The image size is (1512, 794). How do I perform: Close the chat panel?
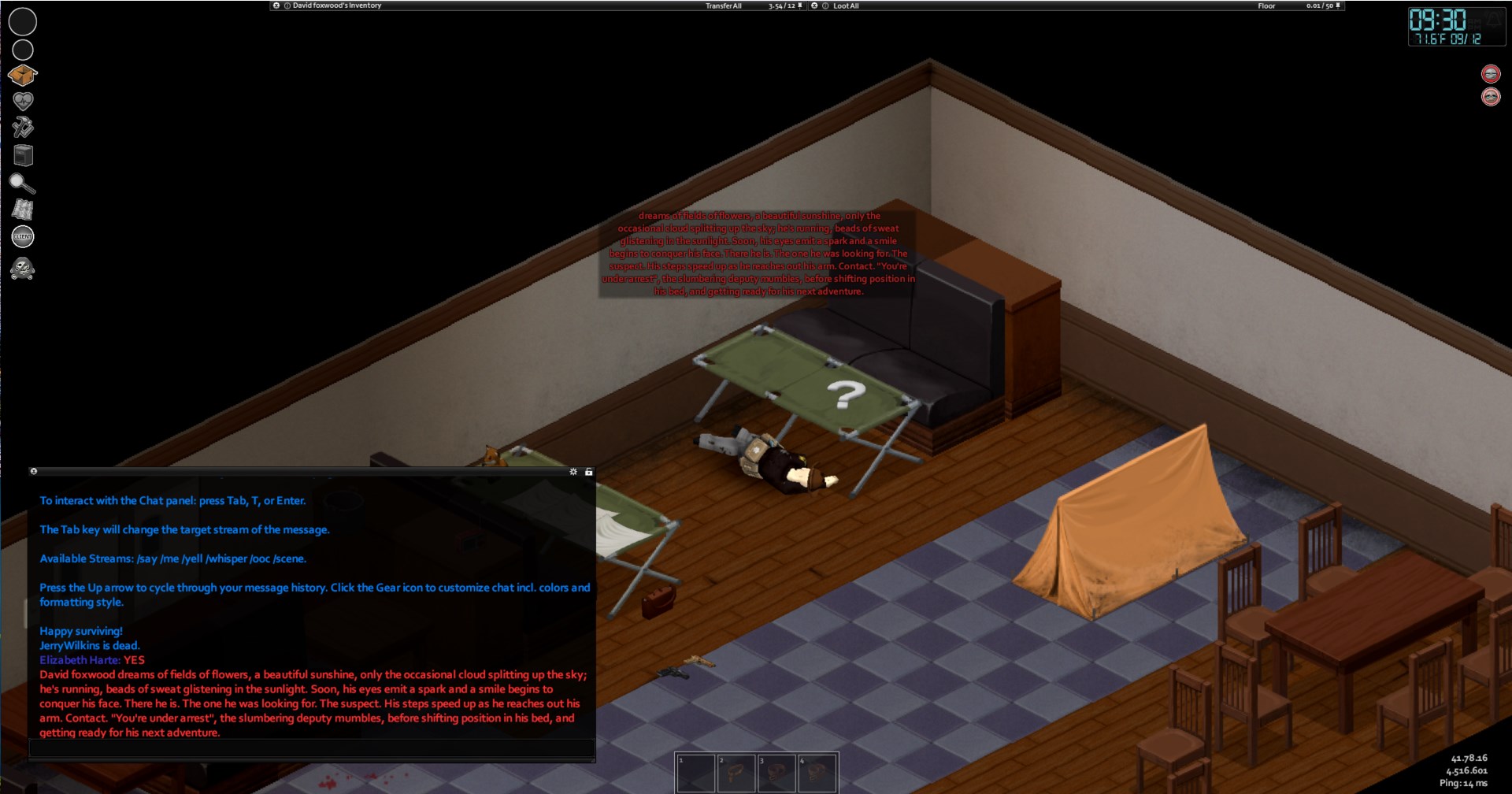34,471
